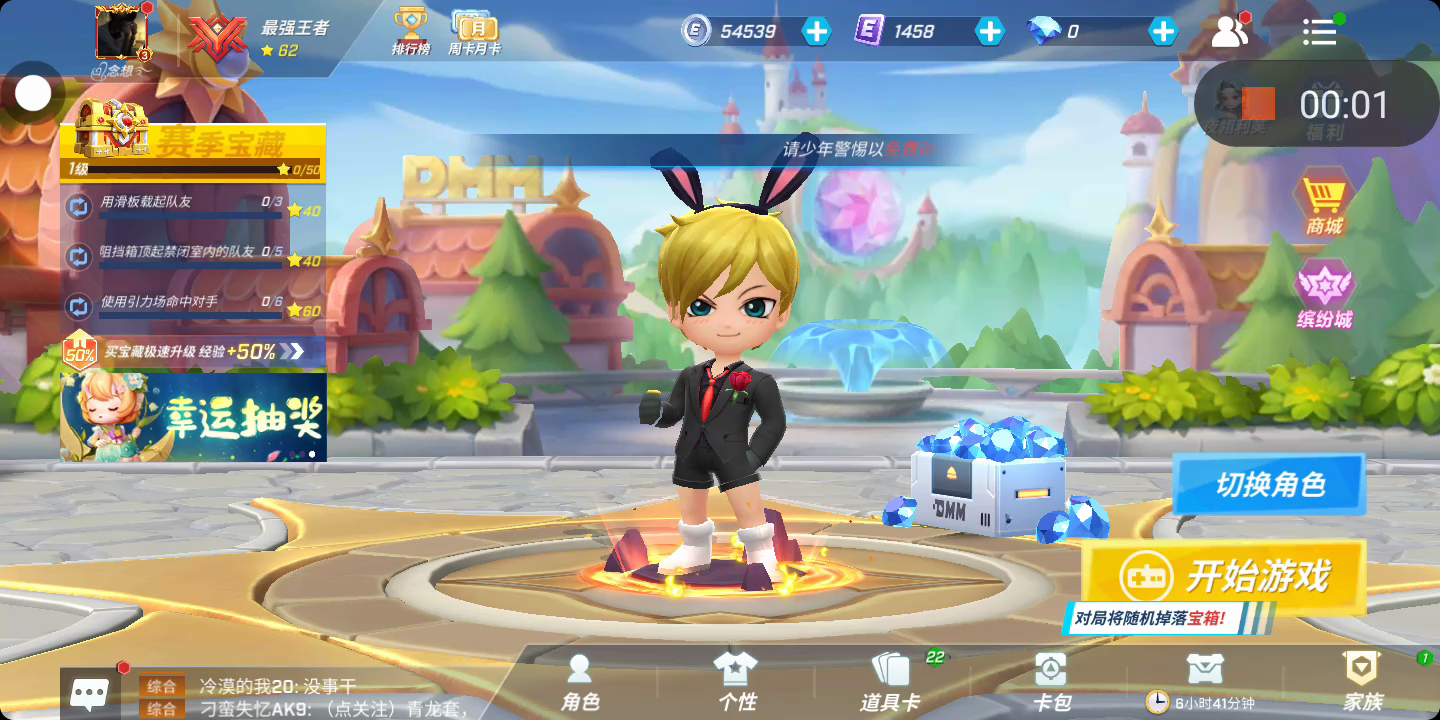Image resolution: width=1440 pixels, height=720 pixels.
Task: Open the hamburger list menu
Action: click(1319, 32)
